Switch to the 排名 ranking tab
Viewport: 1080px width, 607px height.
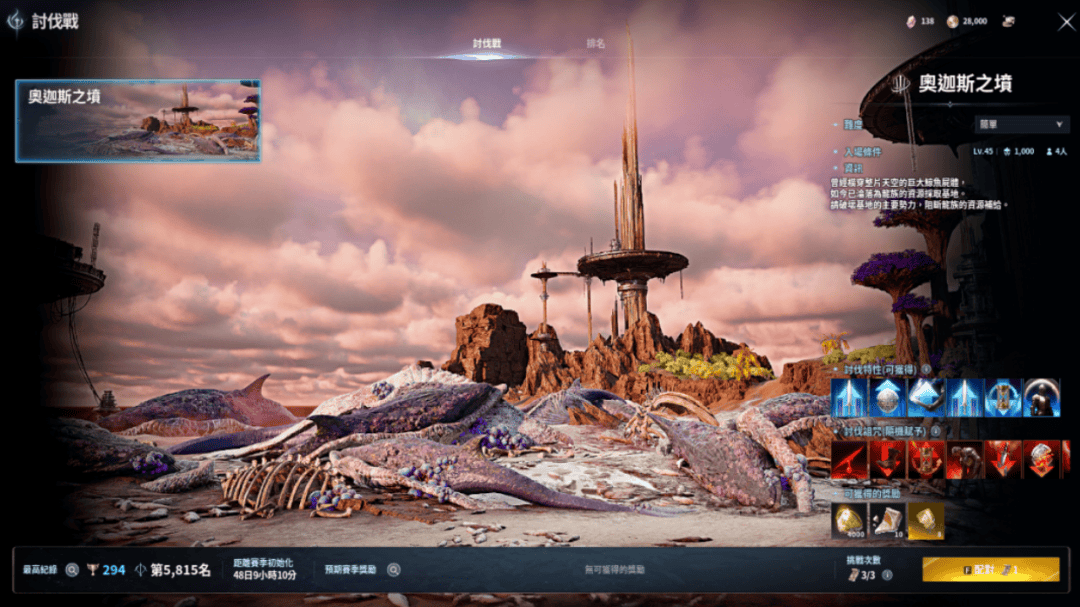(596, 44)
